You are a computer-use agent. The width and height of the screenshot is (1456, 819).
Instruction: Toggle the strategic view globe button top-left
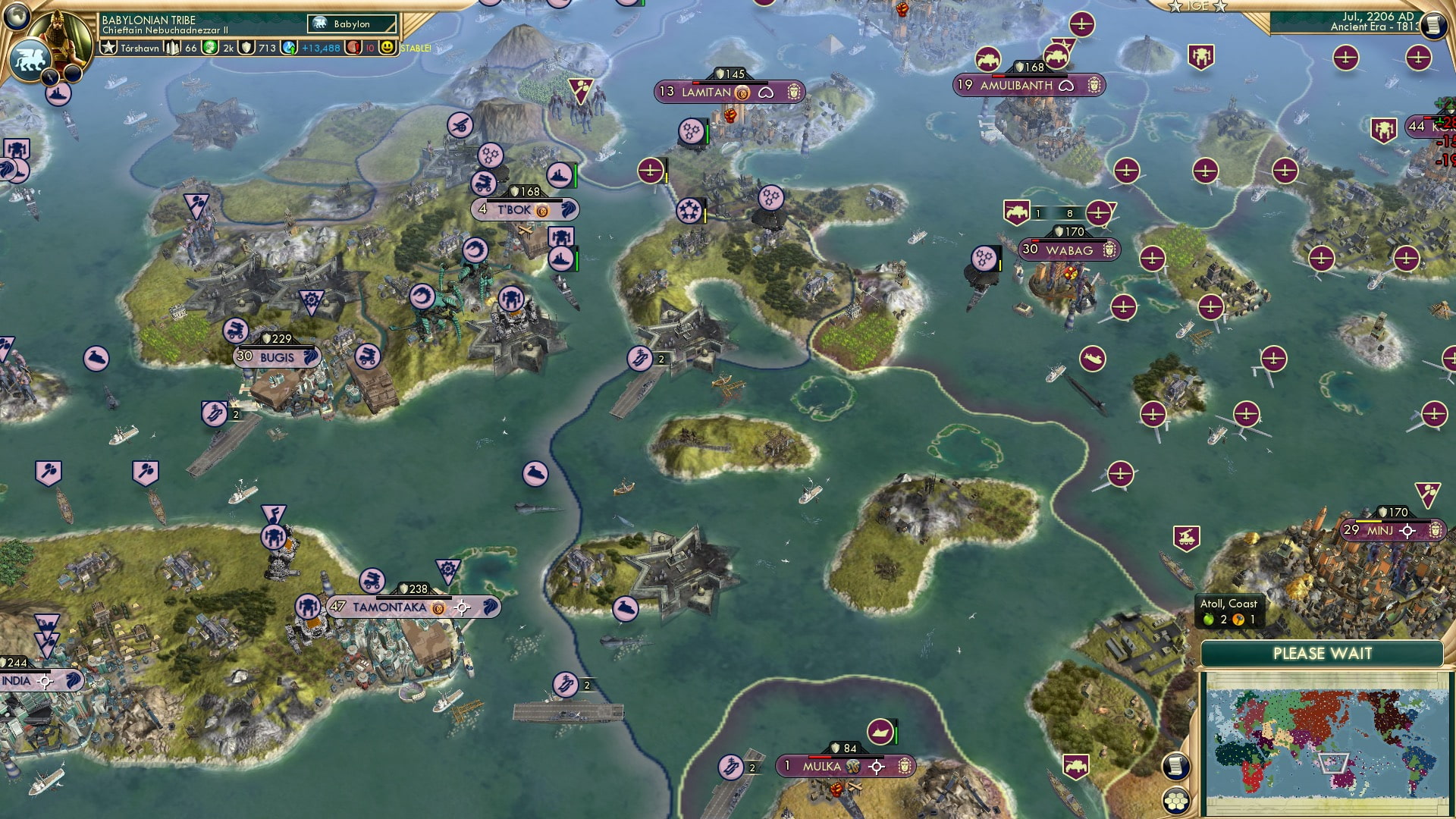pos(17,18)
